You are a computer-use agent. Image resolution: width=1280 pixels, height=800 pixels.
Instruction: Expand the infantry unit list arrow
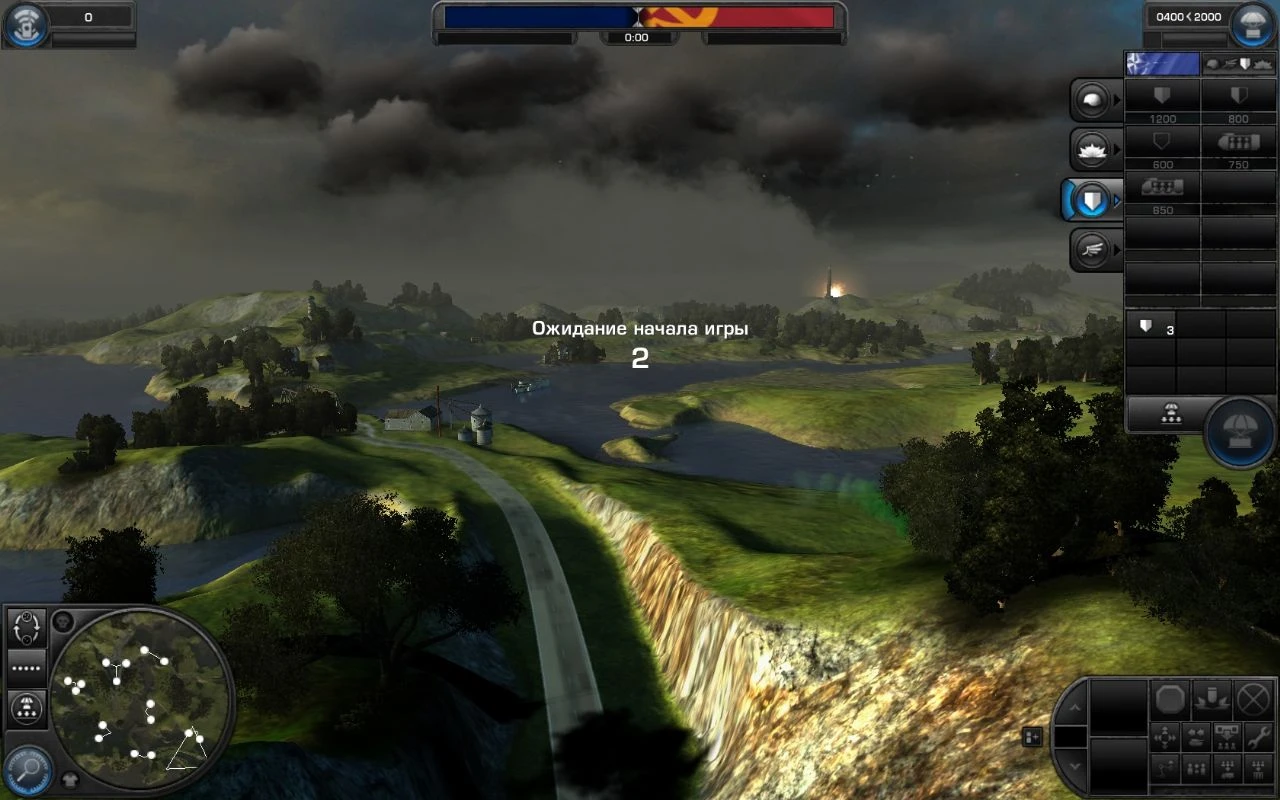[x=1116, y=97]
